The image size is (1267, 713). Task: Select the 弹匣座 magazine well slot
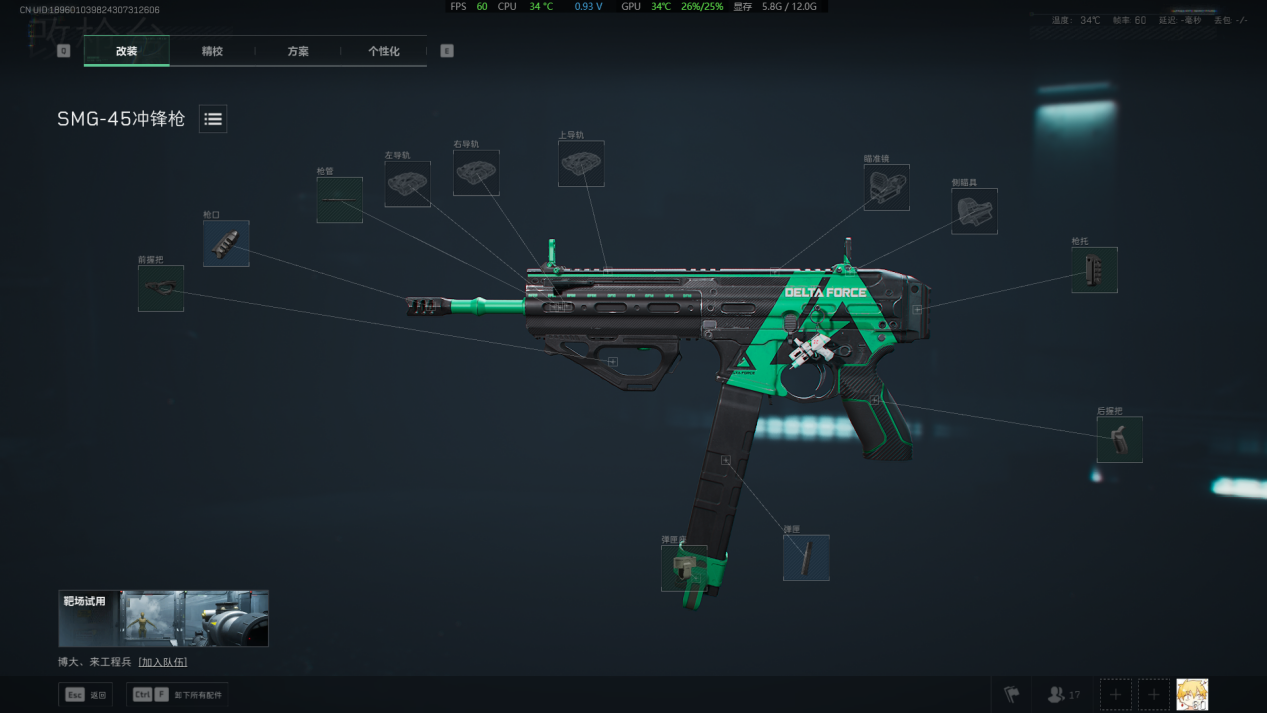point(684,568)
